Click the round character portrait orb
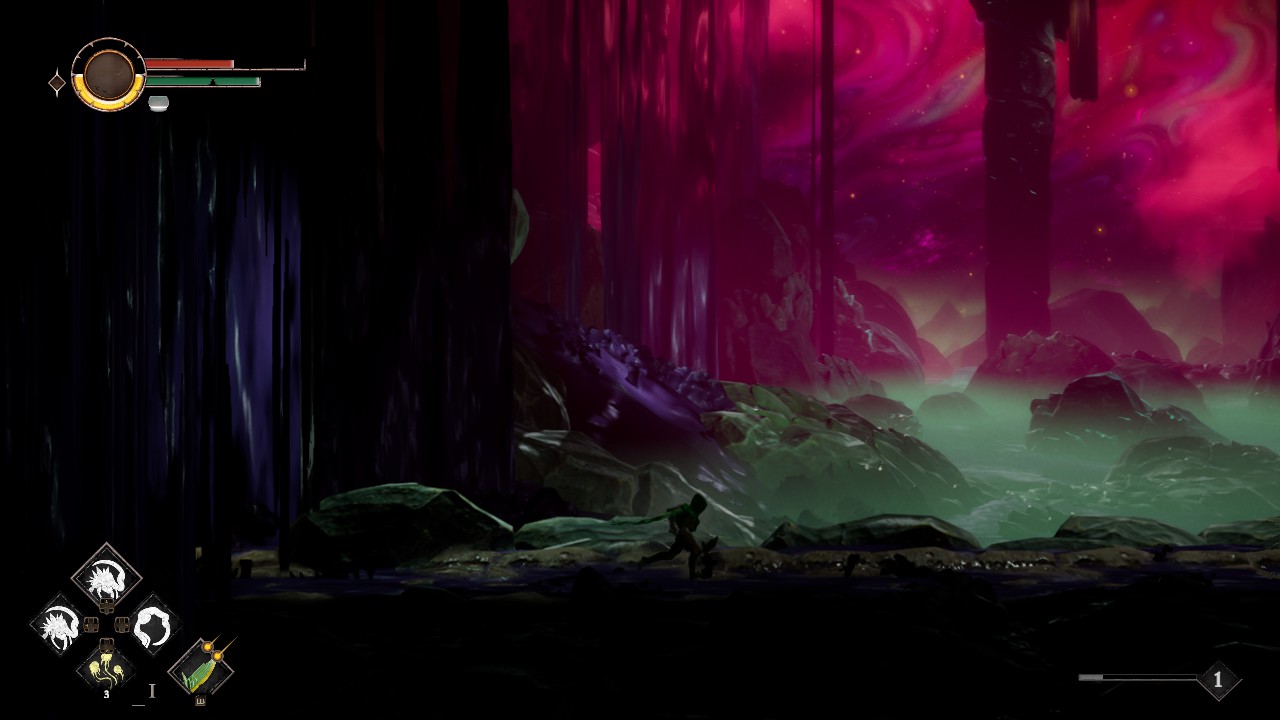Image resolution: width=1280 pixels, height=720 pixels. point(108,74)
